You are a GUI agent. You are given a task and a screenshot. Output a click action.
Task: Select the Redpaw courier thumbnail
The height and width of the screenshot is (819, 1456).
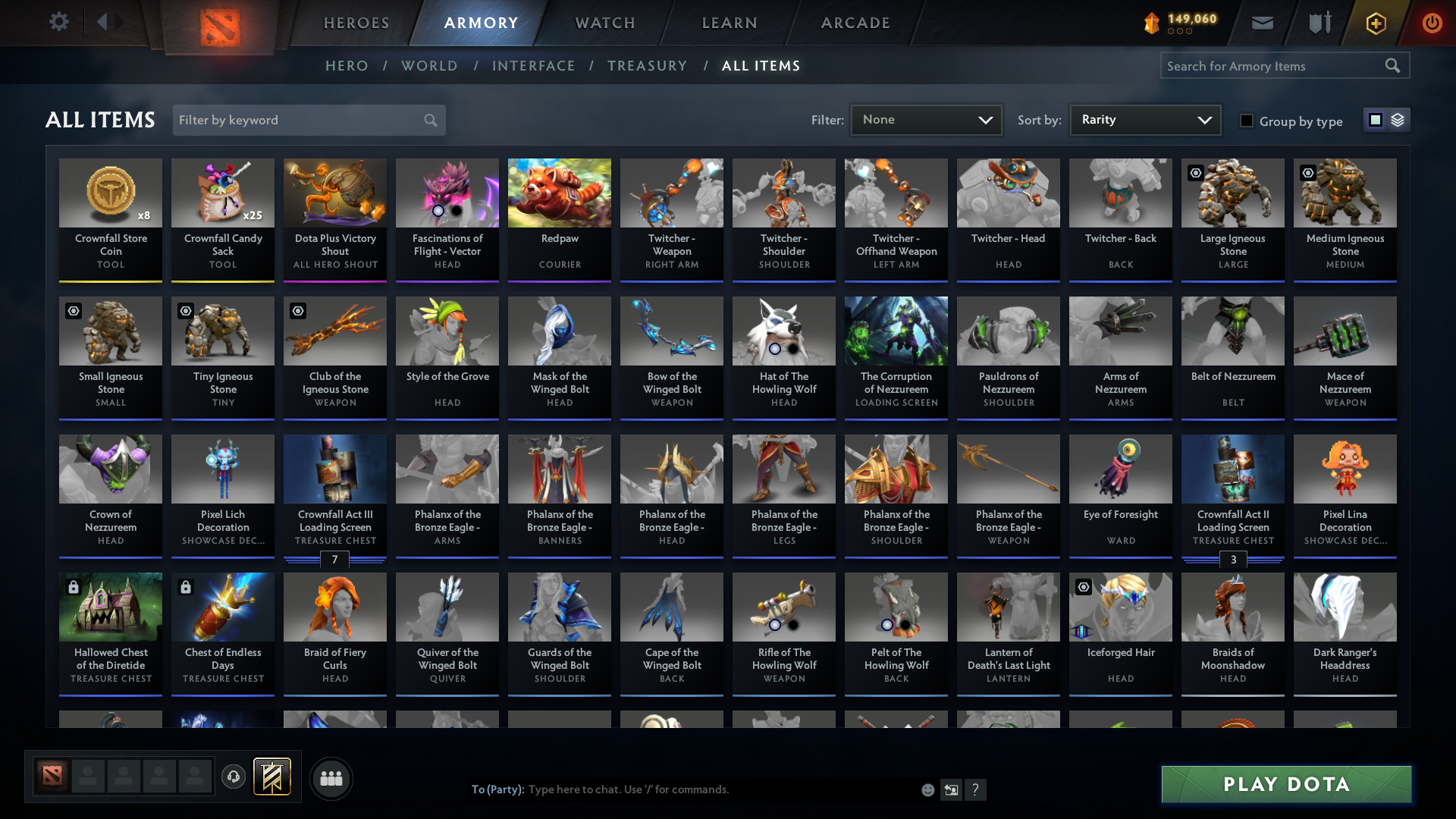click(559, 193)
